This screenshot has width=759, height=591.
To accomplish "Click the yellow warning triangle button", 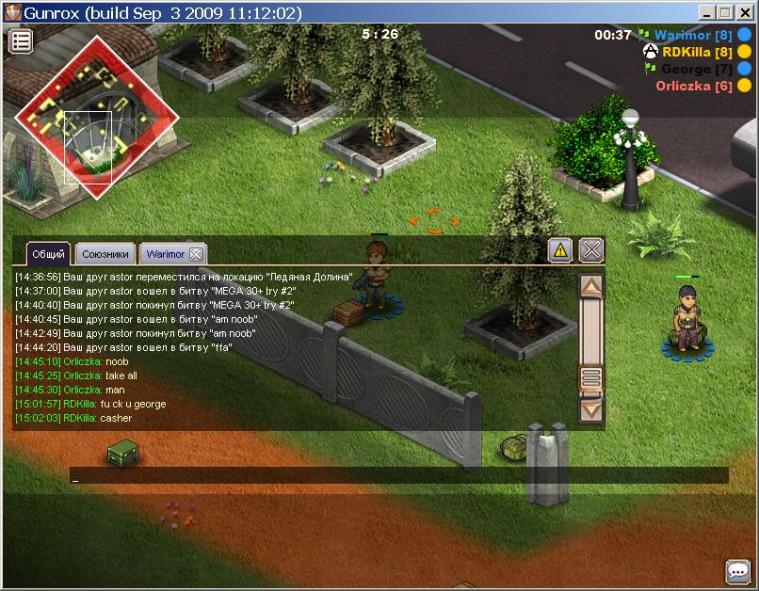I will (x=560, y=251).
